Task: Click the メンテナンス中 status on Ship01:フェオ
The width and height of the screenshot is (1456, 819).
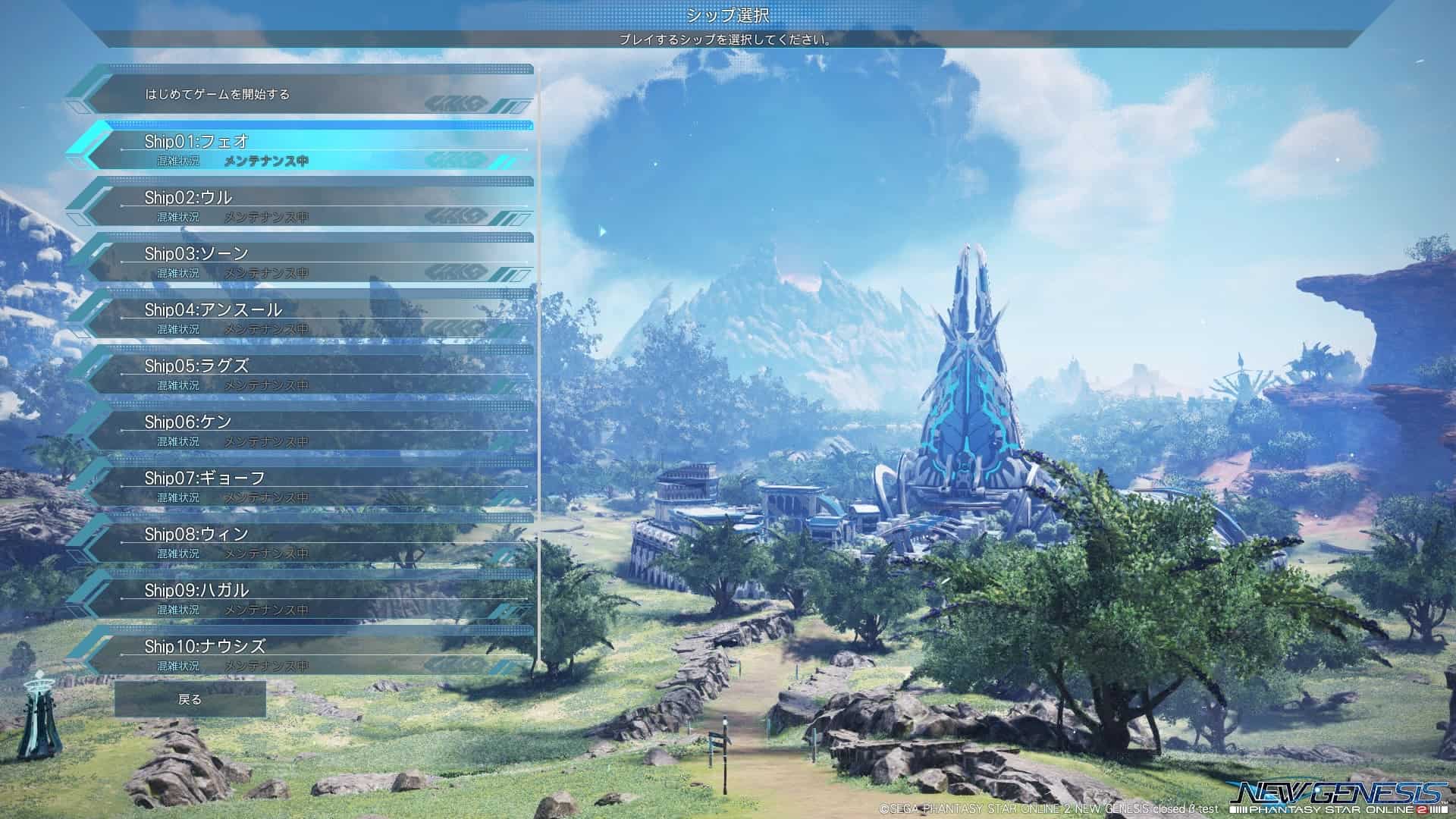Action: tap(265, 159)
